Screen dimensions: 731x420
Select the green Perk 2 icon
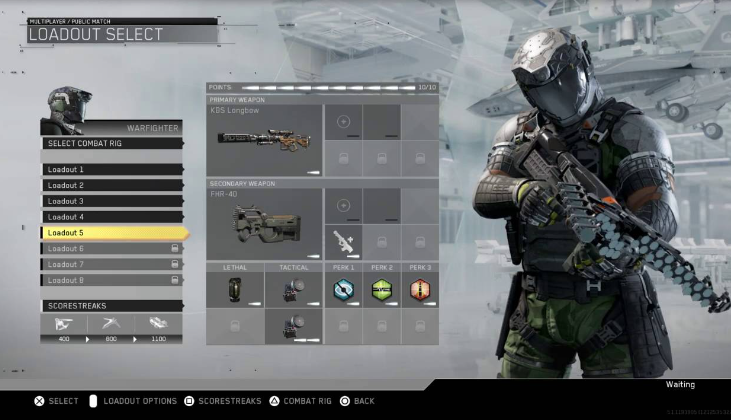[x=381, y=289]
